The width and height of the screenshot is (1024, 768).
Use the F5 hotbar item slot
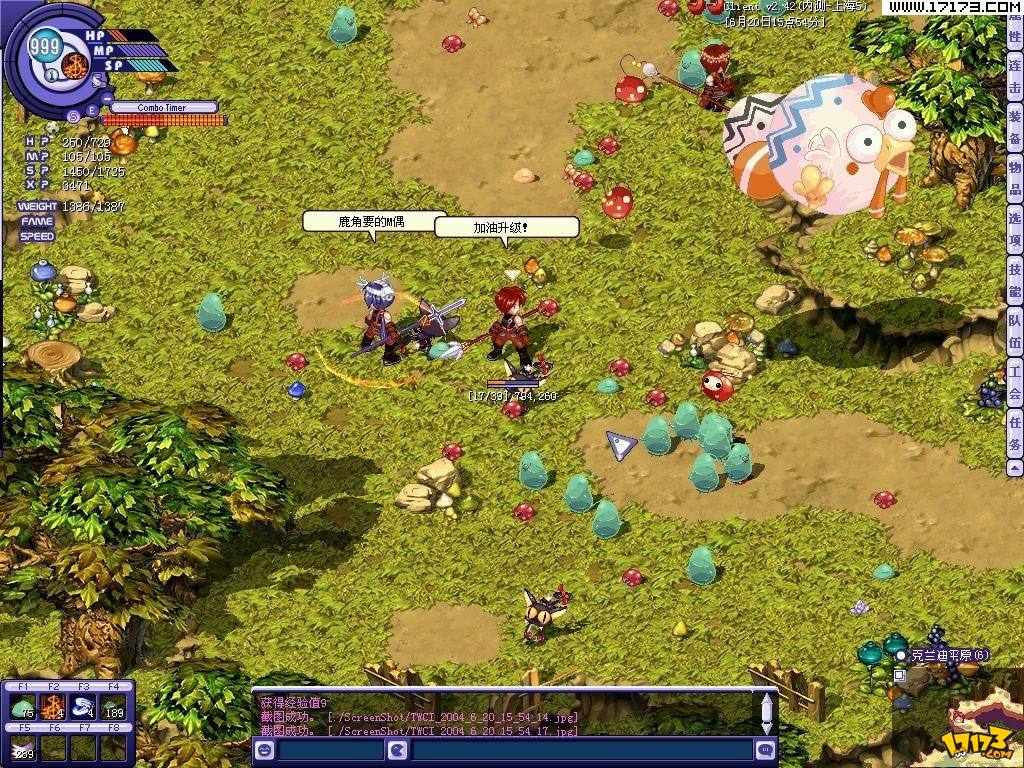(x=22, y=747)
